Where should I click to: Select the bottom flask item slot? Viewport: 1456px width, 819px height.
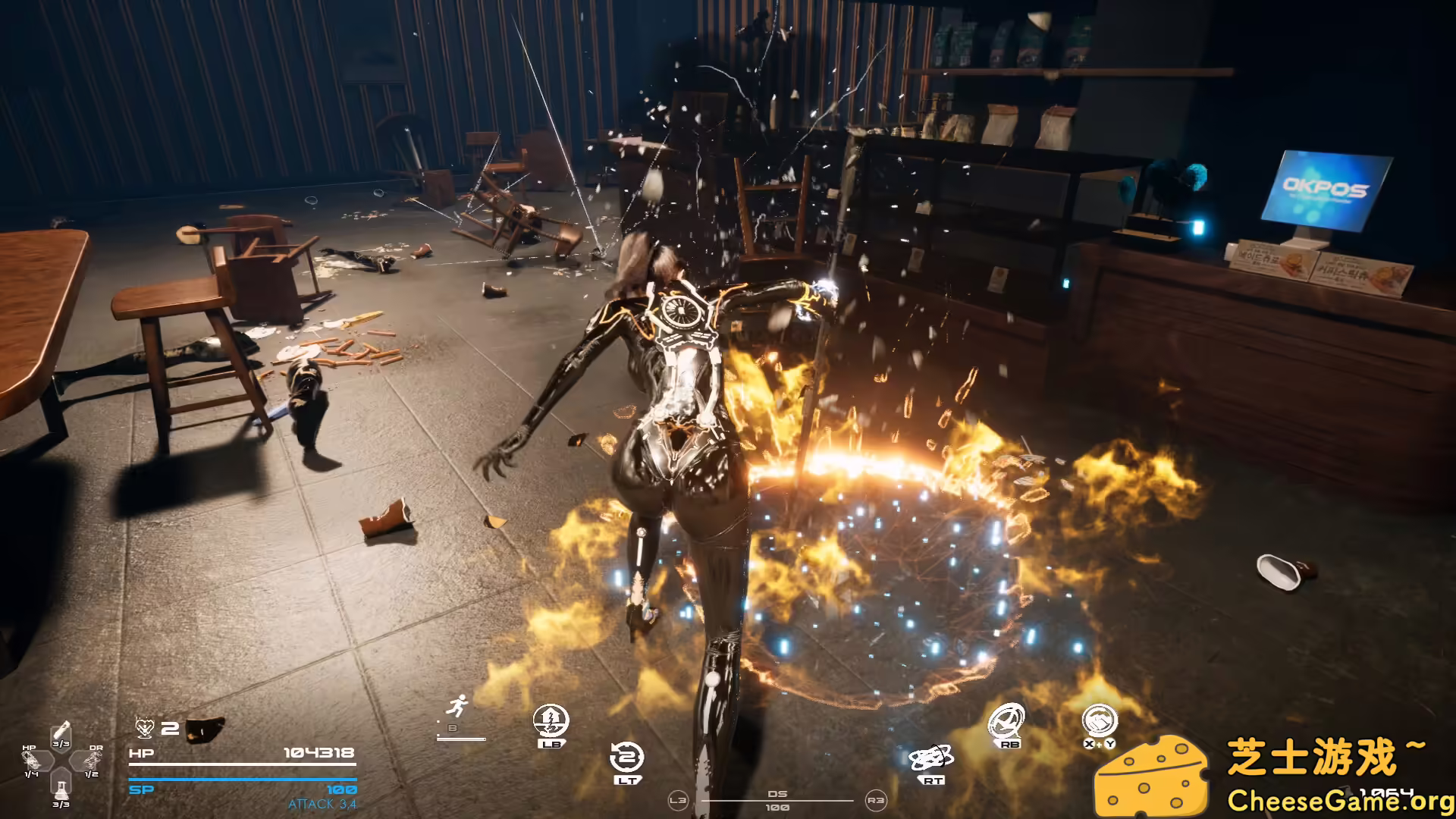[x=61, y=788]
